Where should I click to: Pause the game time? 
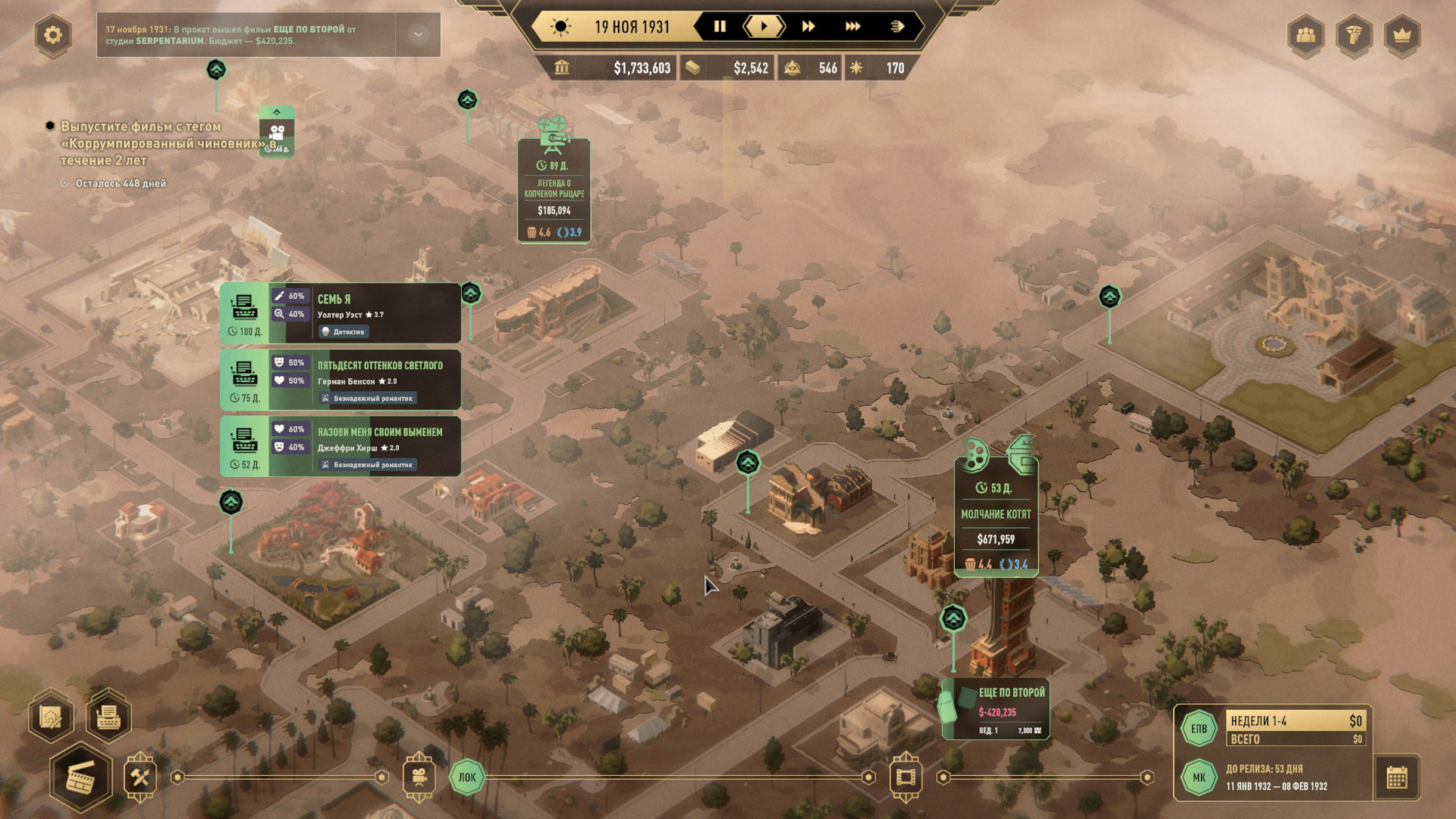click(x=720, y=26)
